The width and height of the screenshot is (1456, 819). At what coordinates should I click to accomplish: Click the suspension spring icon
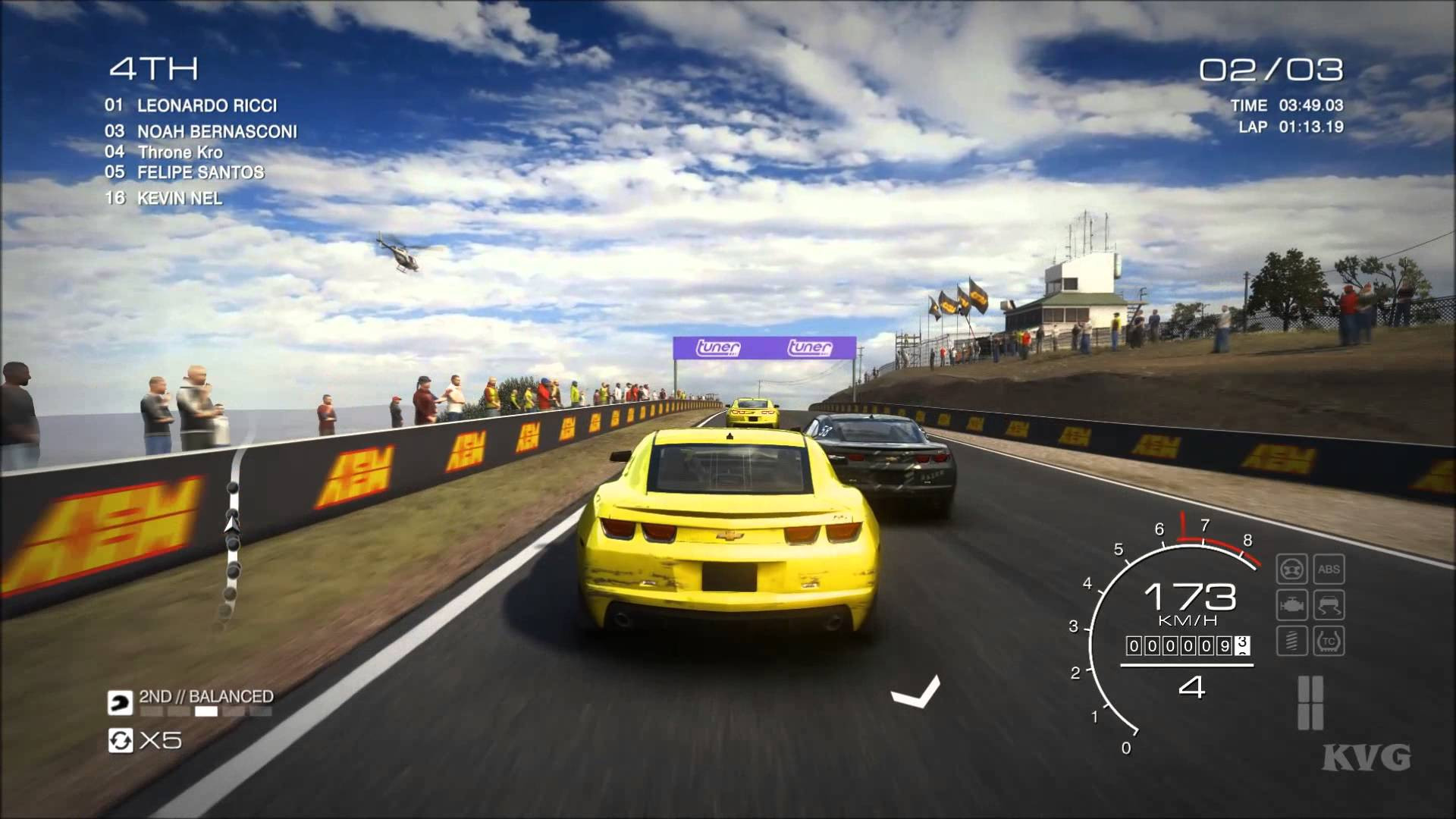(1291, 641)
